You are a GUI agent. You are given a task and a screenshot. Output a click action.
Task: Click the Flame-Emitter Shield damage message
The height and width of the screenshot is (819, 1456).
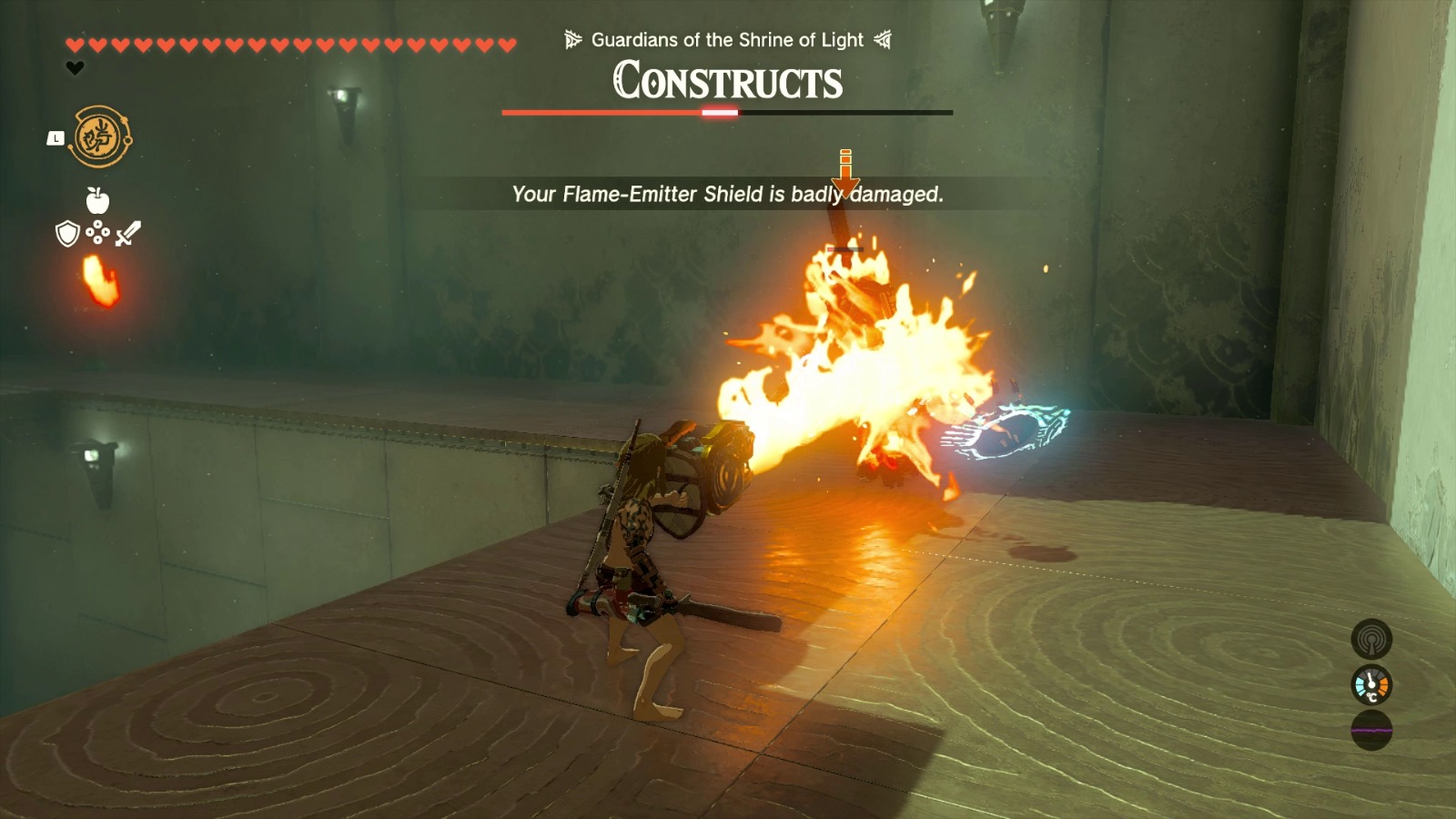[726, 194]
